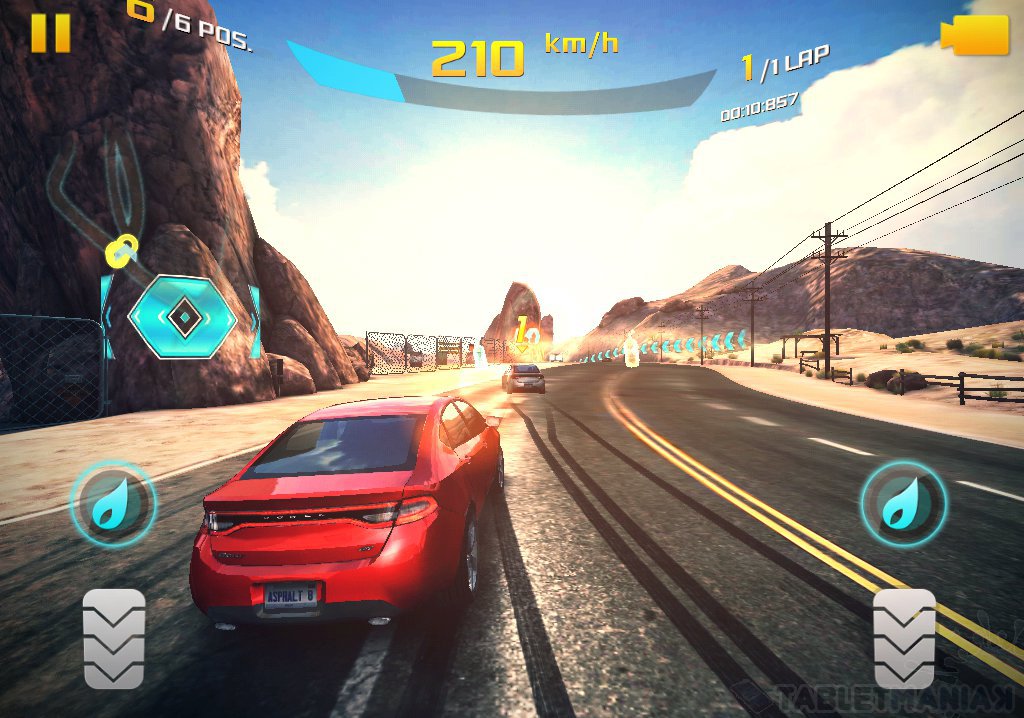
Task: Switch camera view with the camera icon
Action: [x=975, y=35]
